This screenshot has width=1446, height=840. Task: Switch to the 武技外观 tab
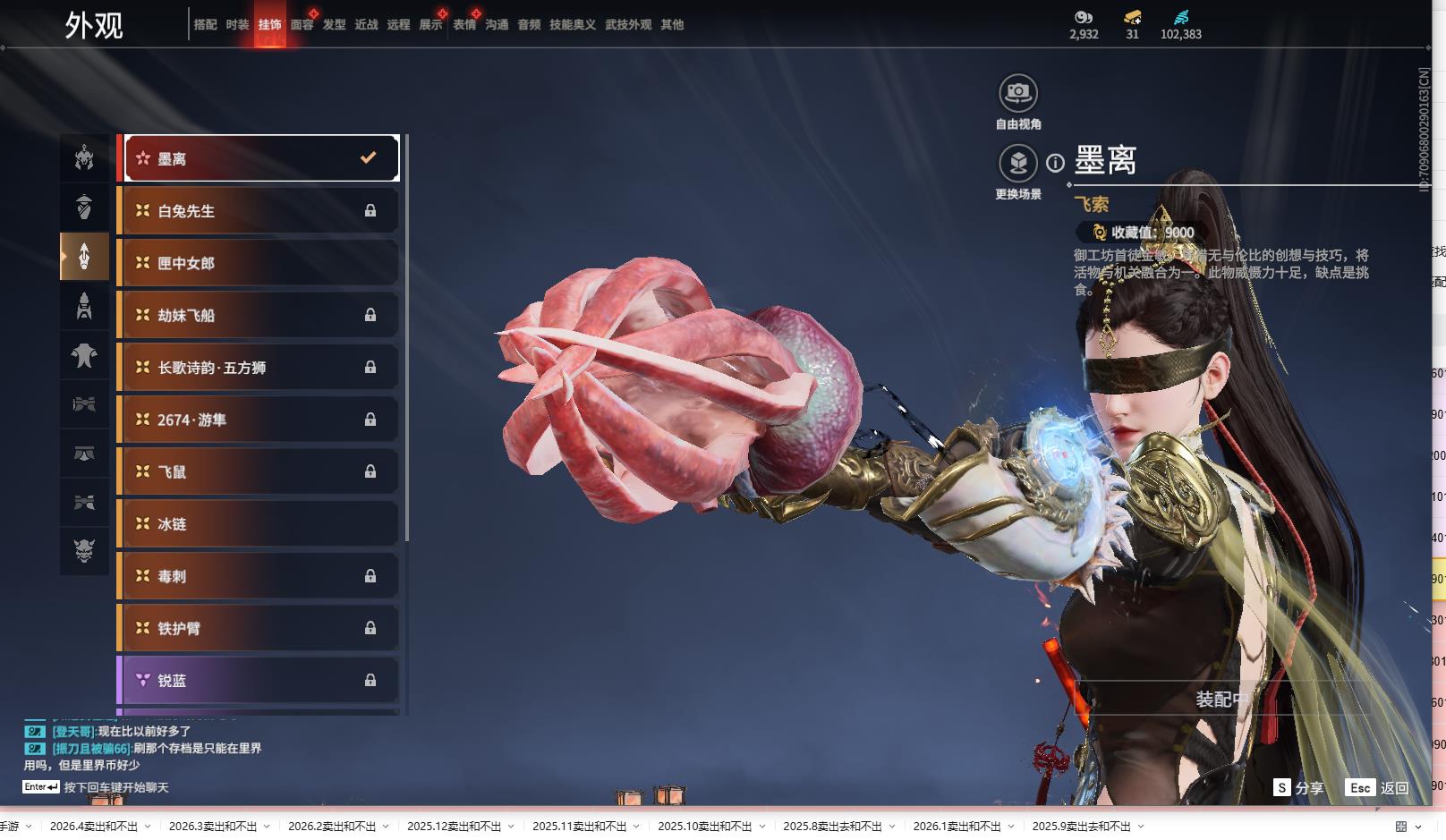click(627, 25)
